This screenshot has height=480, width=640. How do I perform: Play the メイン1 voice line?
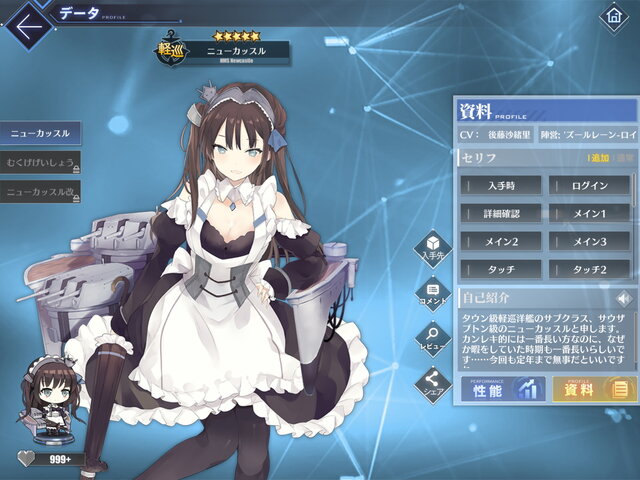click(x=588, y=213)
